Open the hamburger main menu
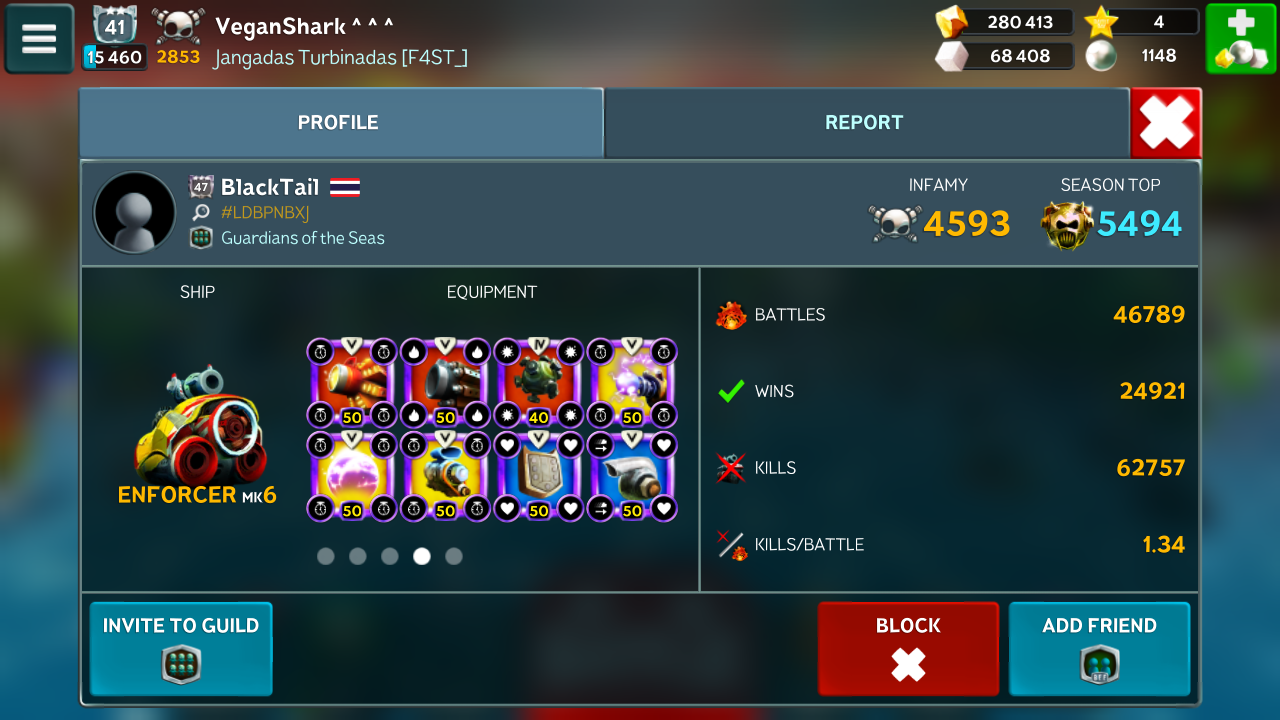This screenshot has height=720, width=1280. (x=39, y=38)
